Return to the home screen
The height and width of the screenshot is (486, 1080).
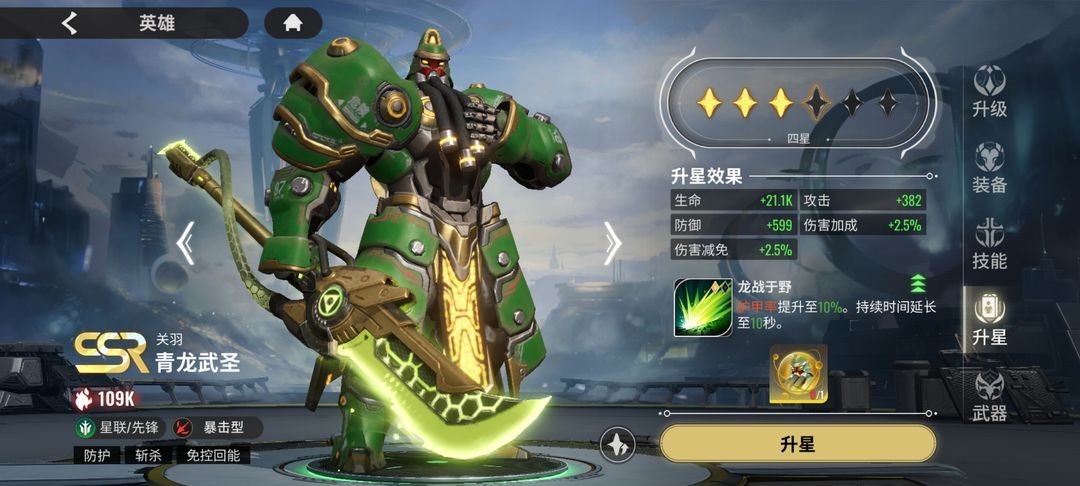coord(293,23)
